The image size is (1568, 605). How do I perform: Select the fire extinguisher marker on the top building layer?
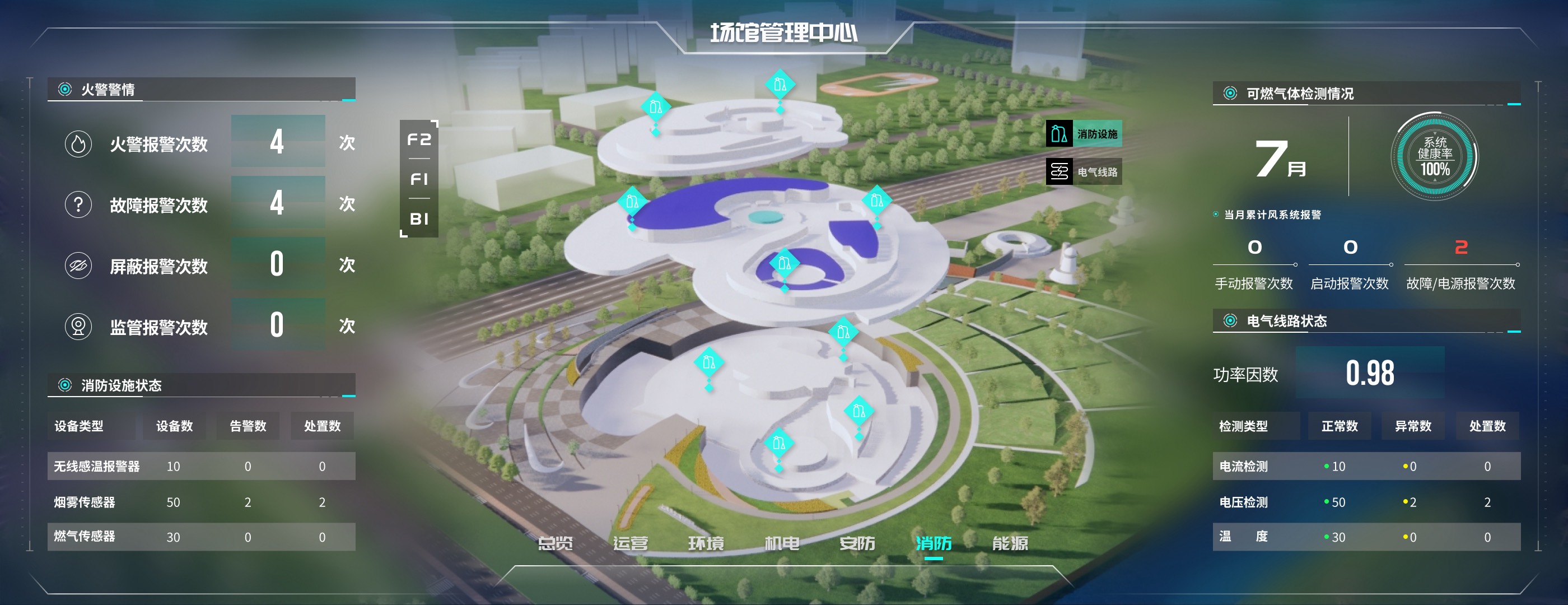pos(780,85)
